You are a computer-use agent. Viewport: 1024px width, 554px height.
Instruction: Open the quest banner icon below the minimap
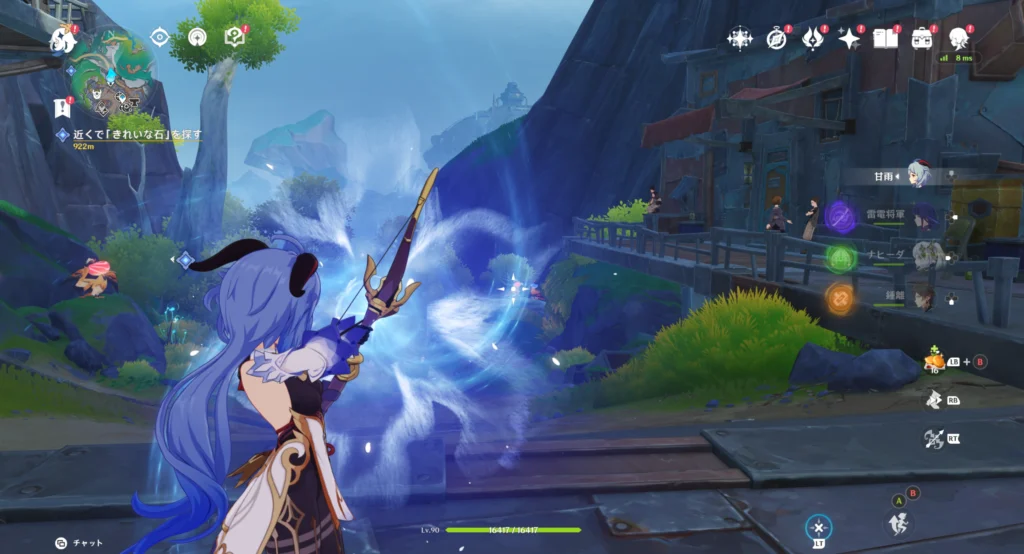[x=61, y=108]
